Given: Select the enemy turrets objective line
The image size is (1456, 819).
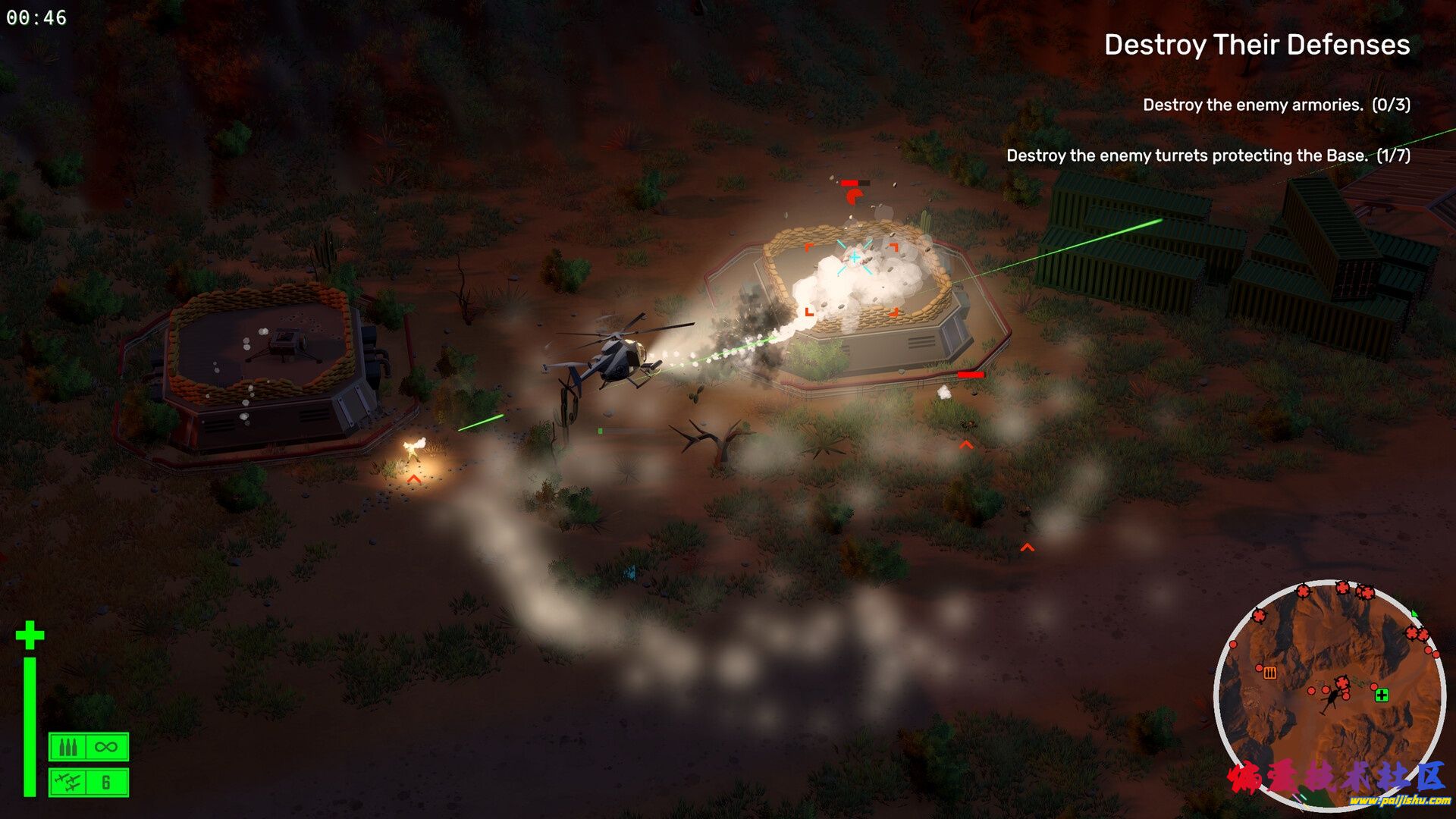Looking at the screenshot, I should tap(1208, 155).
